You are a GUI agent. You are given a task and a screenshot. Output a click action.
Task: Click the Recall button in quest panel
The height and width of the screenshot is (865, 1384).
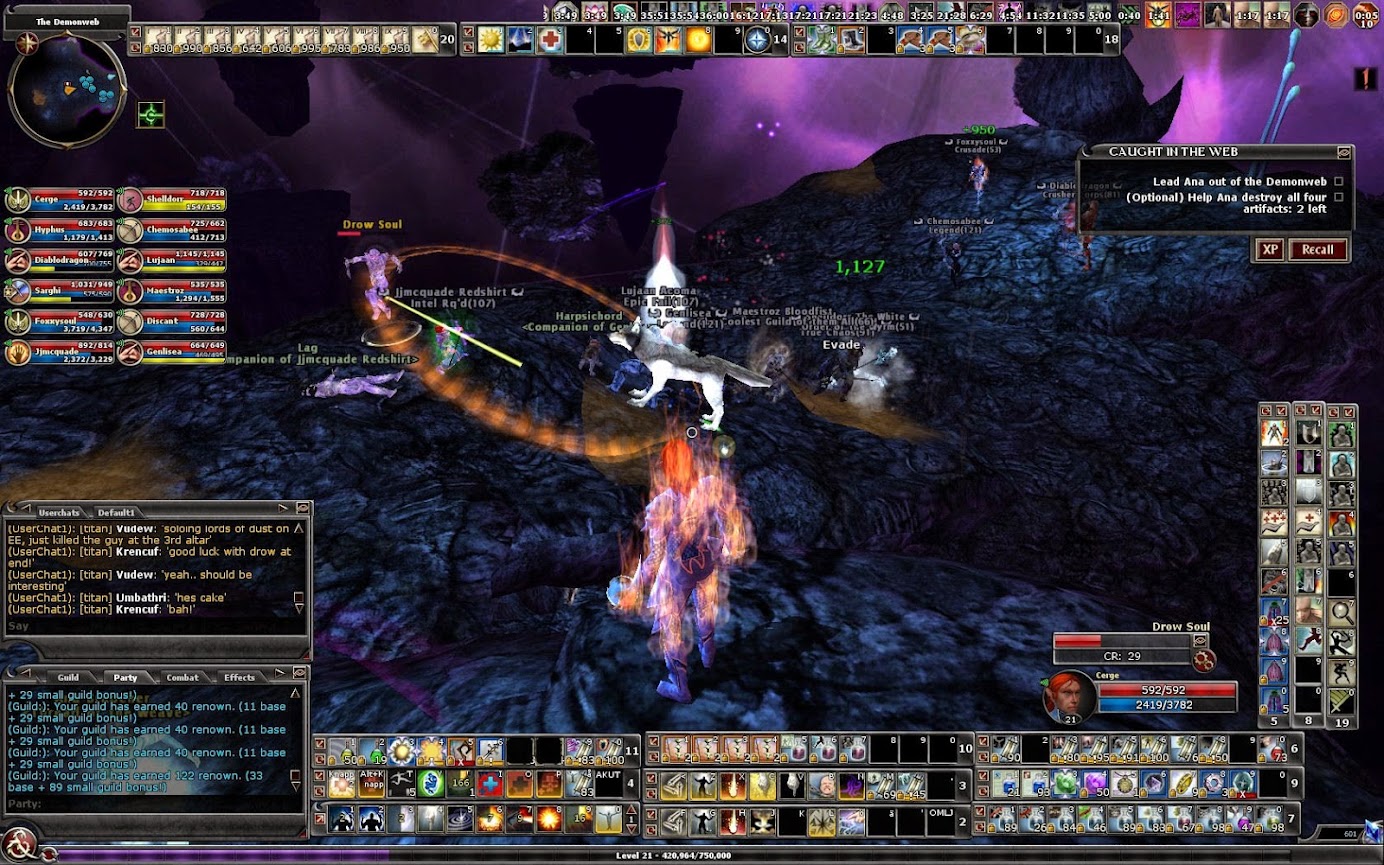pos(1317,249)
